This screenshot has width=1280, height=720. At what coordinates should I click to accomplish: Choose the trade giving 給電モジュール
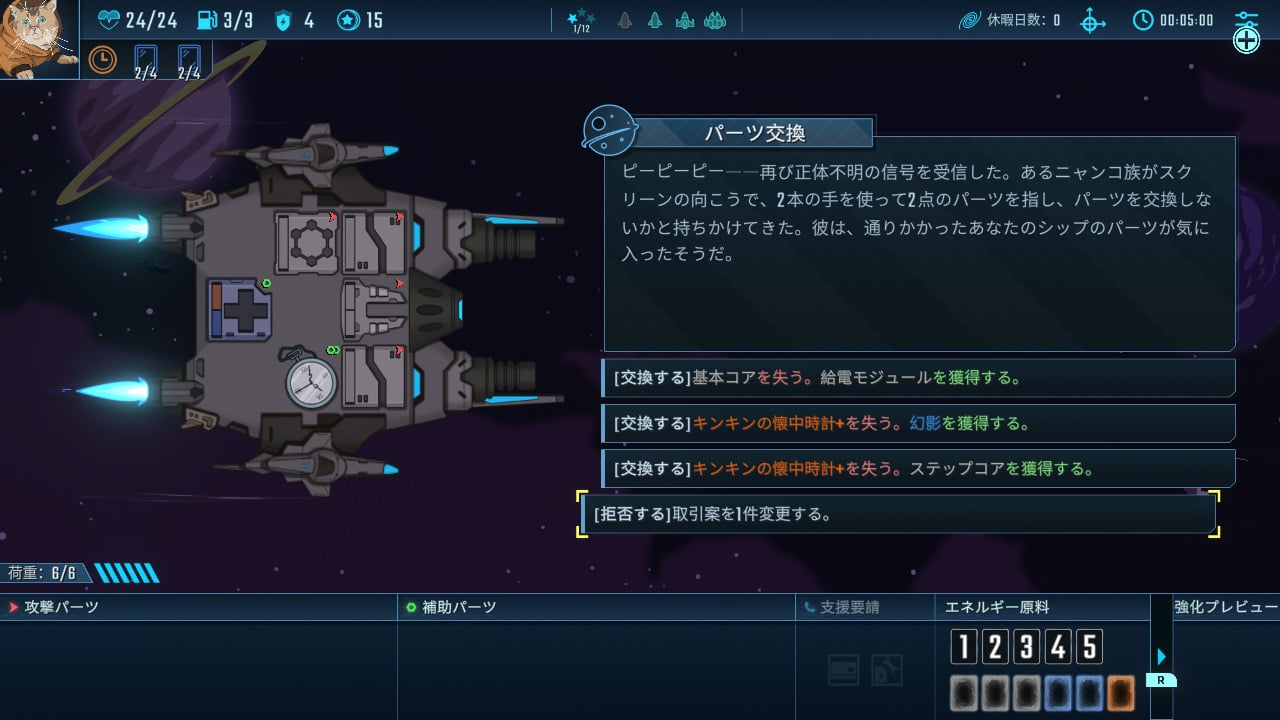pos(918,378)
